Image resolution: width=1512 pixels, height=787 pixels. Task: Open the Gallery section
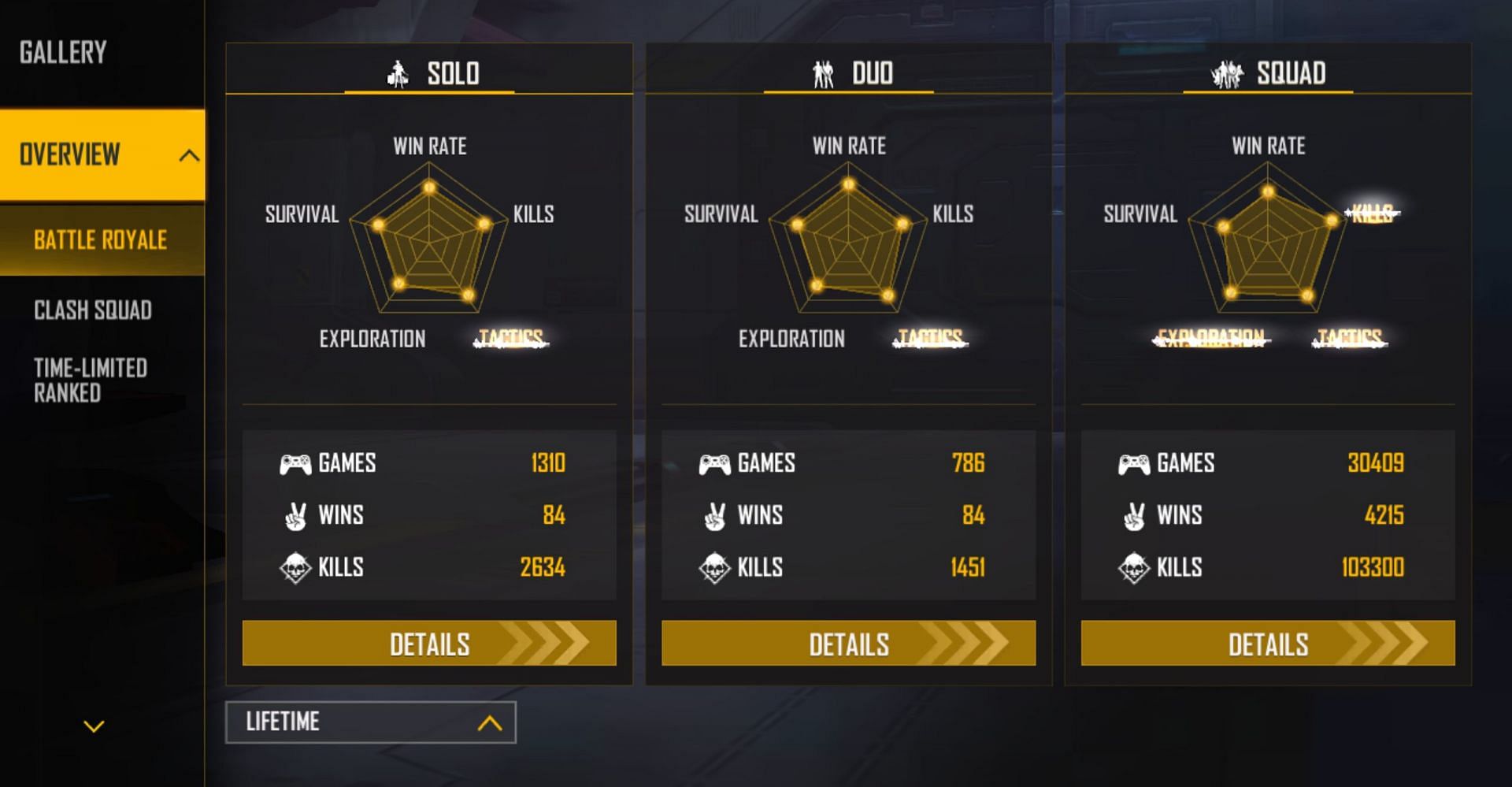click(x=63, y=53)
